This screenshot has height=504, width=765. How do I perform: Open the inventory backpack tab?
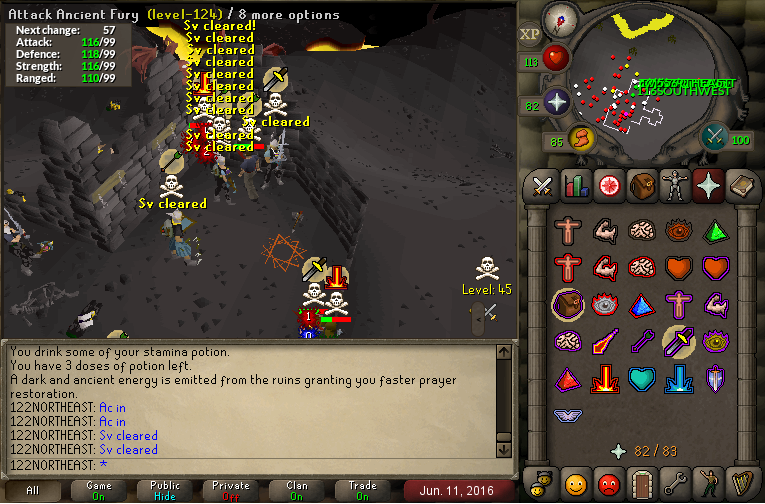[640, 185]
